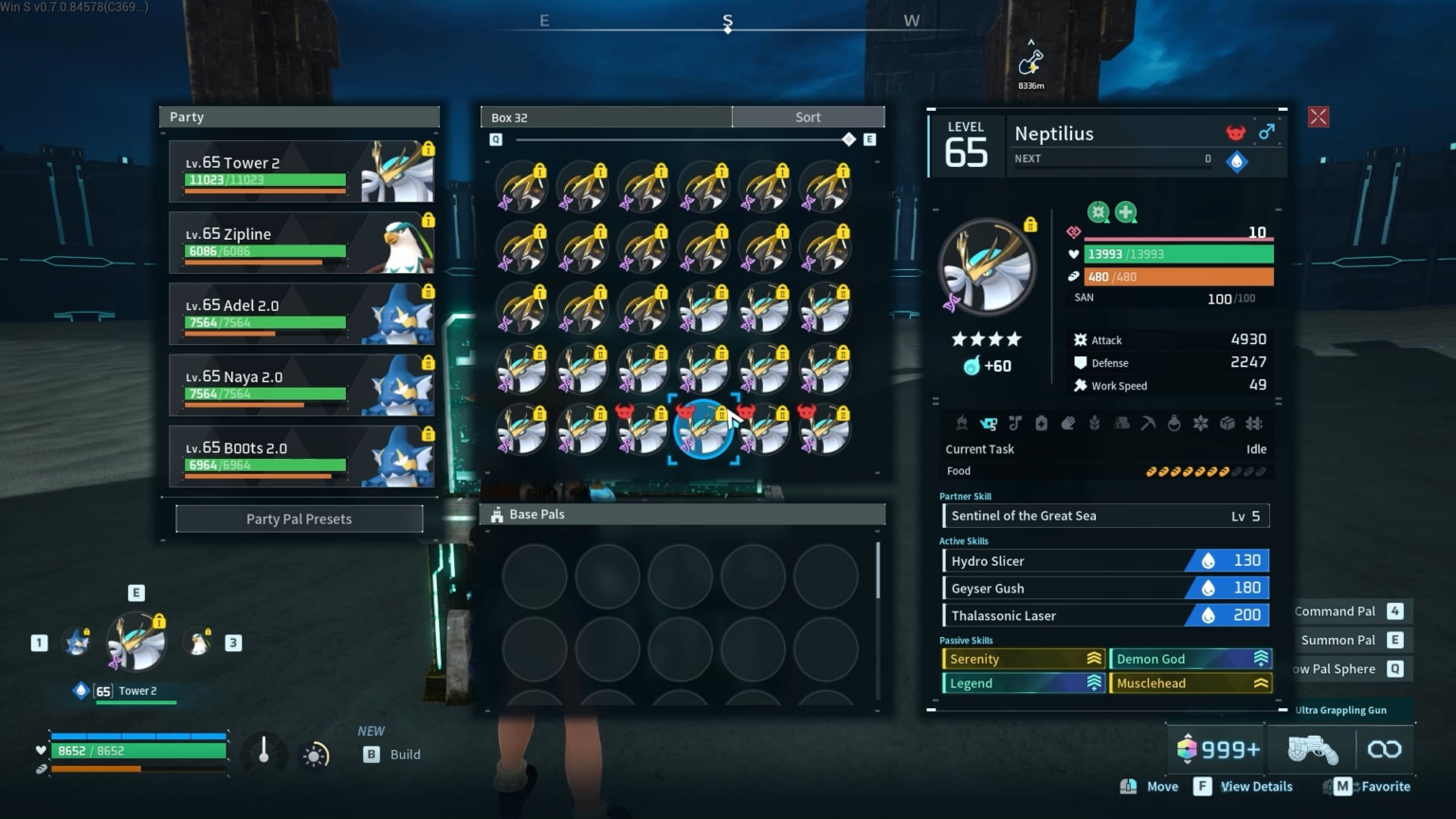Click the Cooling snowflake suitability icon
This screenshot has width=1456, height=819.
pos(1201,424)
